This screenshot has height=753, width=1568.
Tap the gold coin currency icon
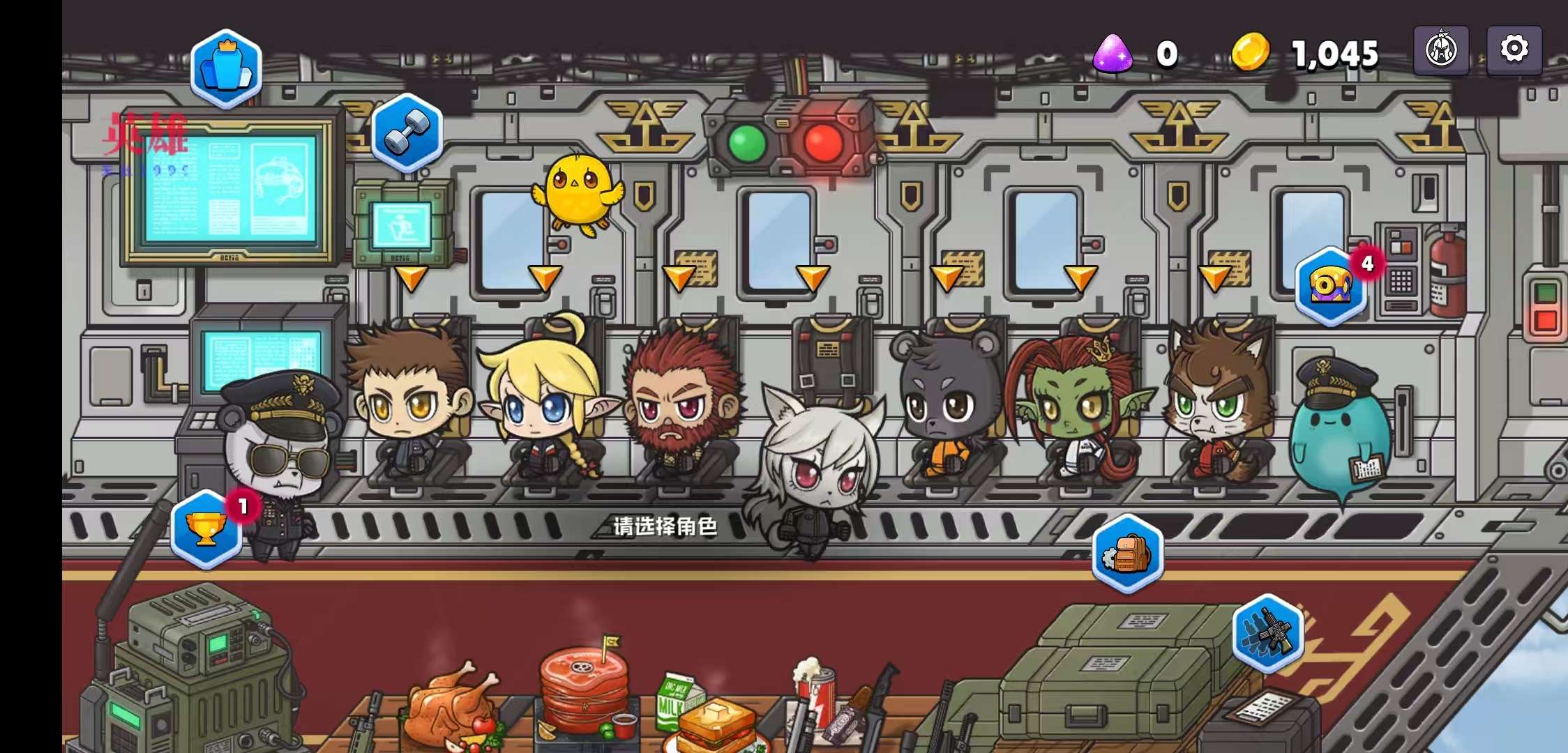(x=1250, y=53)
